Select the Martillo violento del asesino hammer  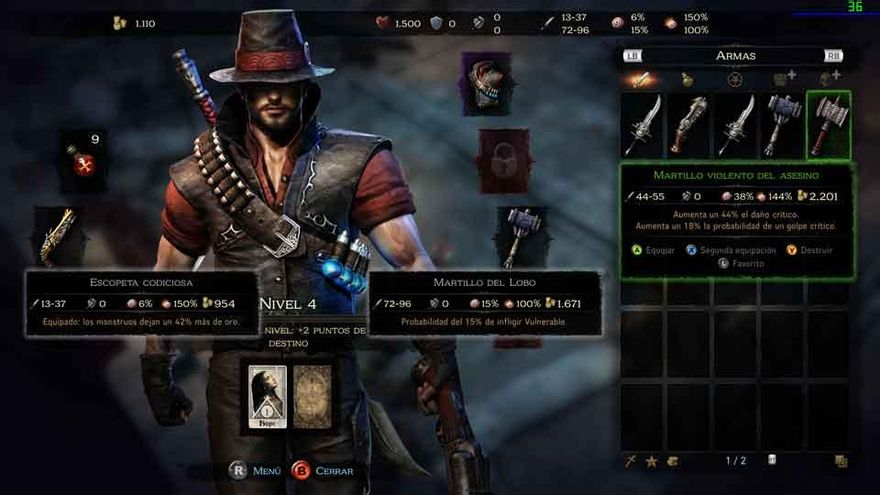coord(829,125)
